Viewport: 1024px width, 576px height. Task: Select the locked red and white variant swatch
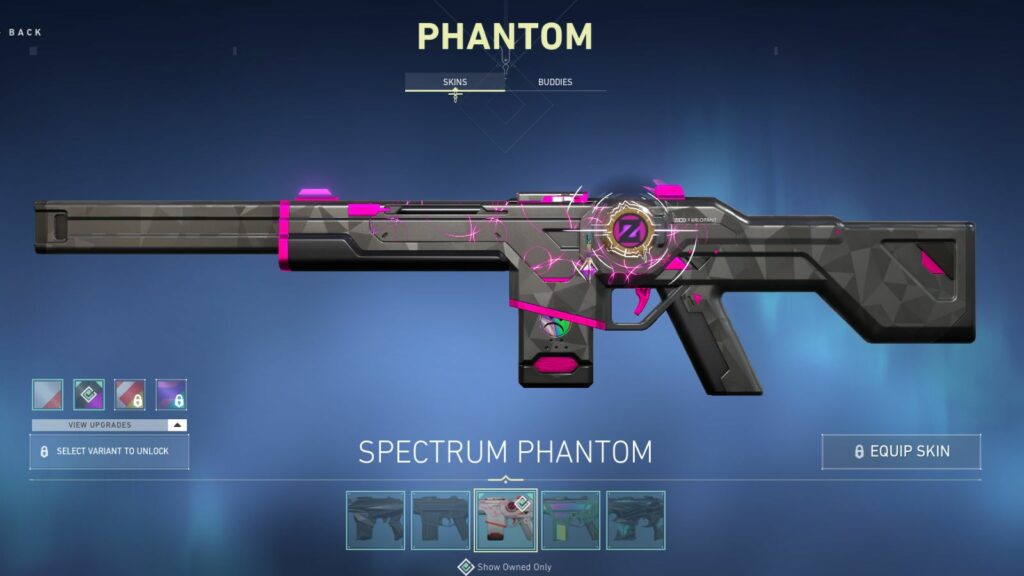[x=130, y=394]
